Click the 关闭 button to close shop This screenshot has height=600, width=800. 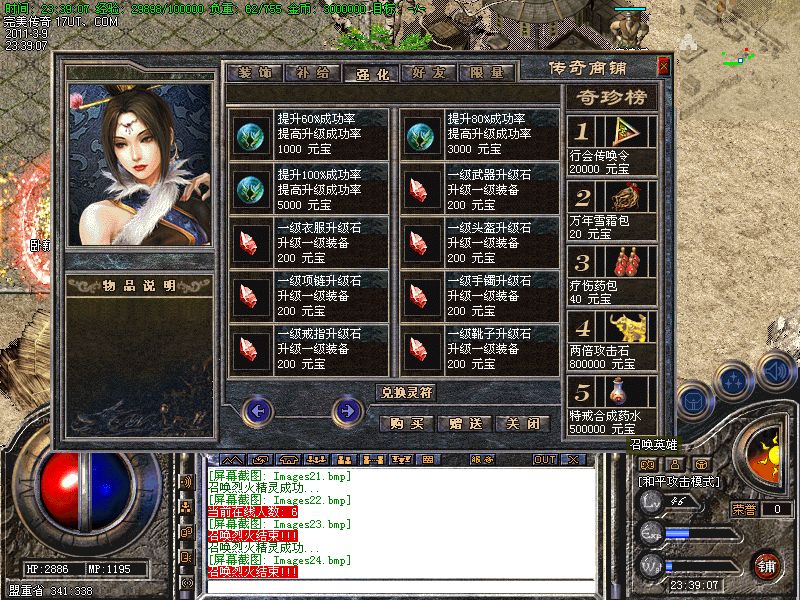523,424
